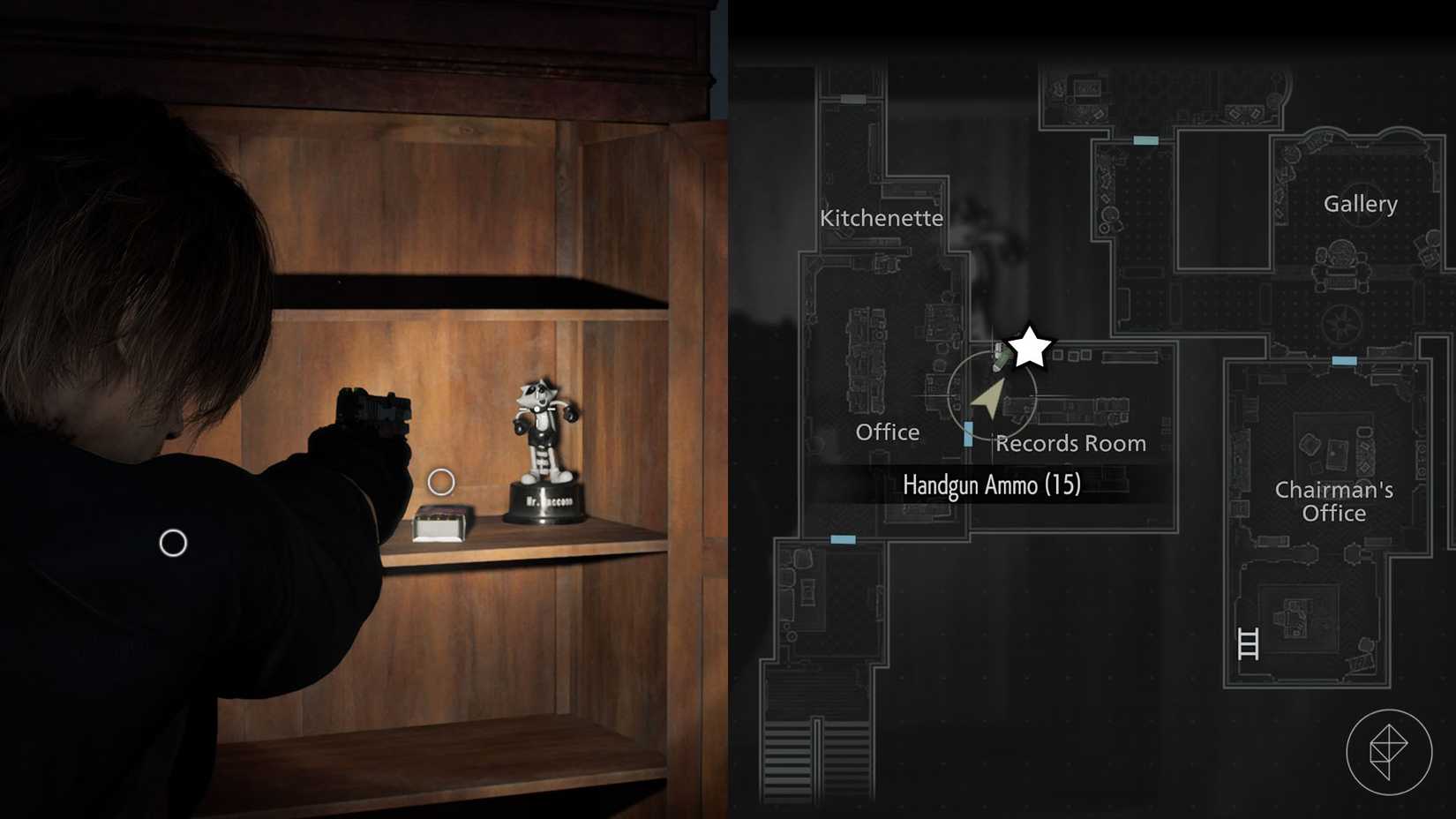Click the Kitchenette room label
Viewport: 1456px width, 819px height.
coord(882,217)
